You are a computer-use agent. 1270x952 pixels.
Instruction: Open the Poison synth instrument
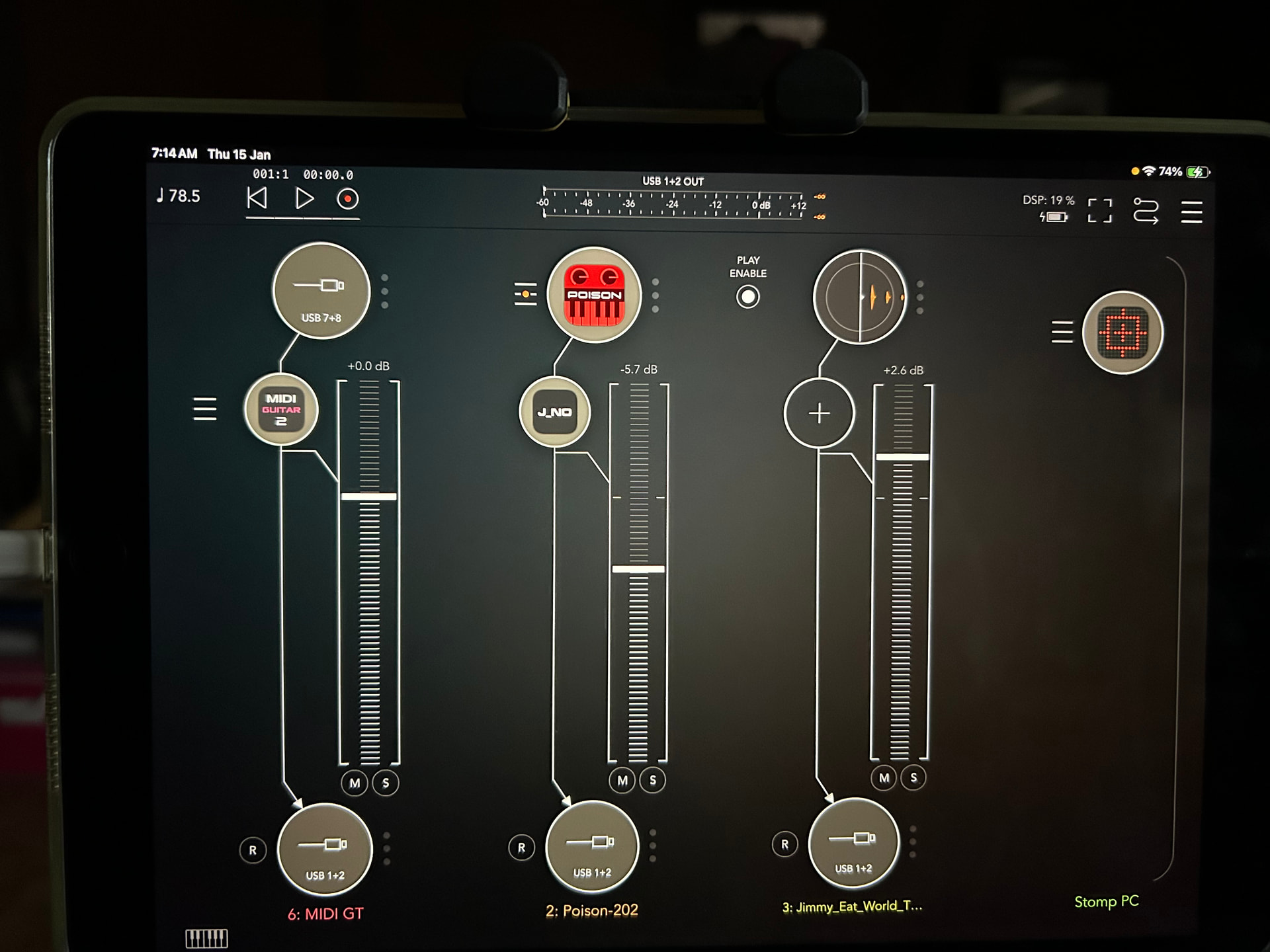coord(594,295)
